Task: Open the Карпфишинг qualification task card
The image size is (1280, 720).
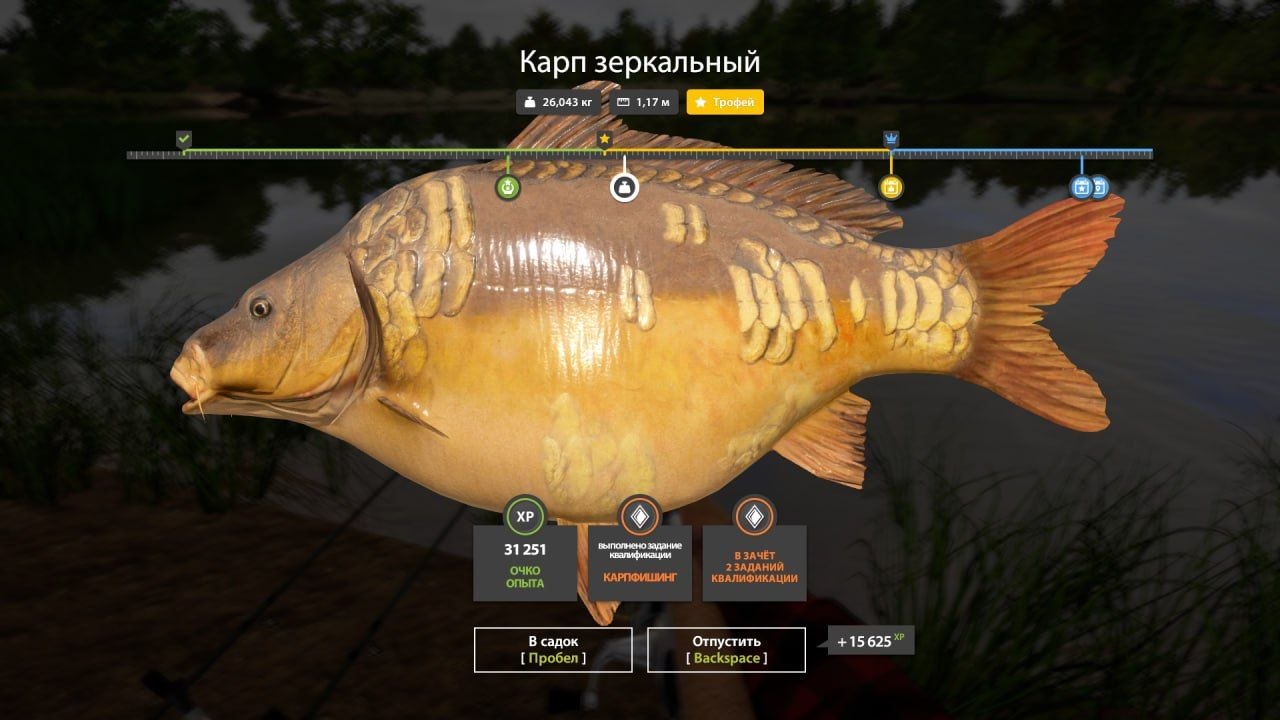Action: 640,550
